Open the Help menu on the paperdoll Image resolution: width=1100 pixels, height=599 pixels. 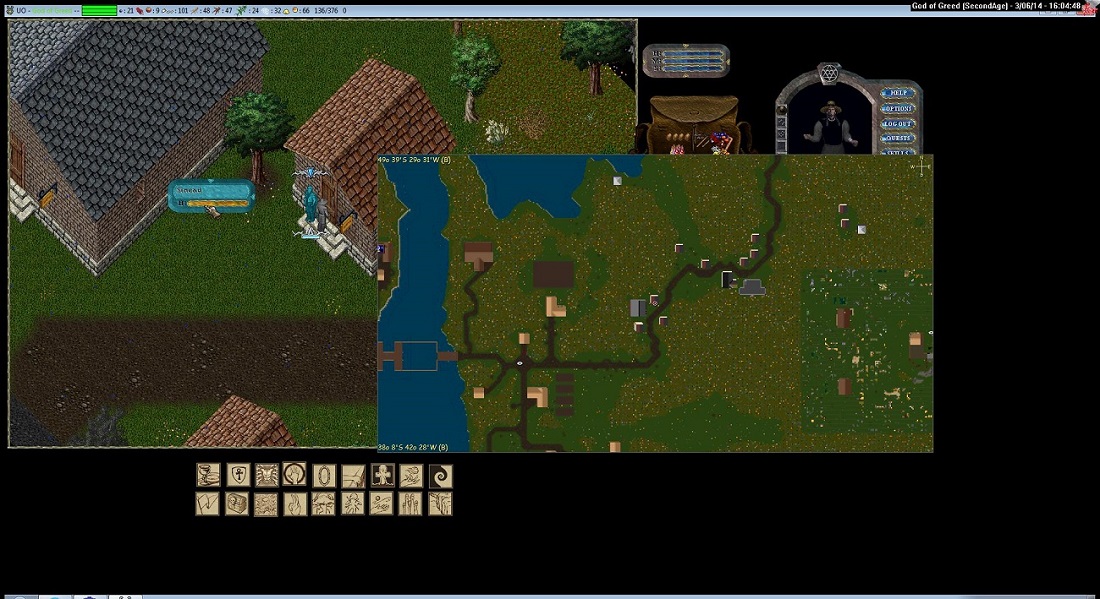897,93
